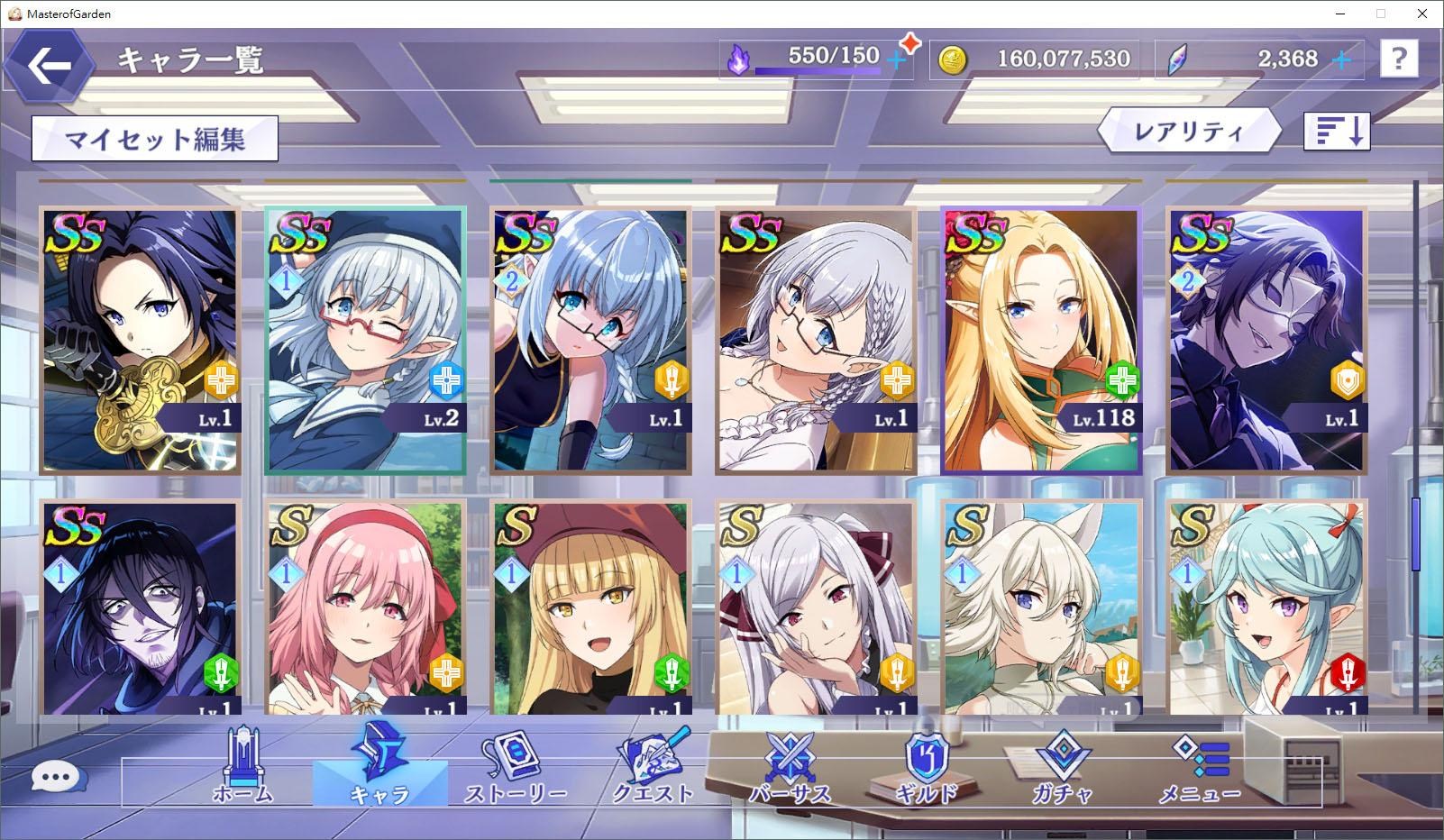Image resolution: width=1444 pixels, height=840 pixels.
Task: Tap the gold coin balance display
Action: (x=1033, y=59)
